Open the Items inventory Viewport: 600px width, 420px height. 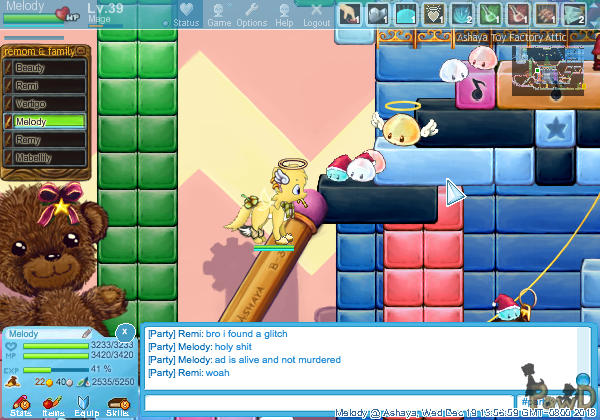point(52,405)
